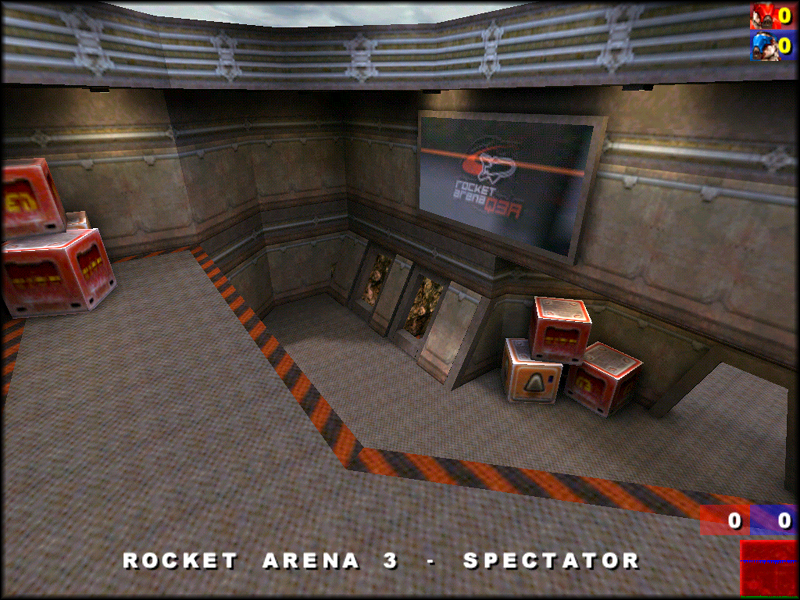Select the red lagometer graph

coord(768,568)
